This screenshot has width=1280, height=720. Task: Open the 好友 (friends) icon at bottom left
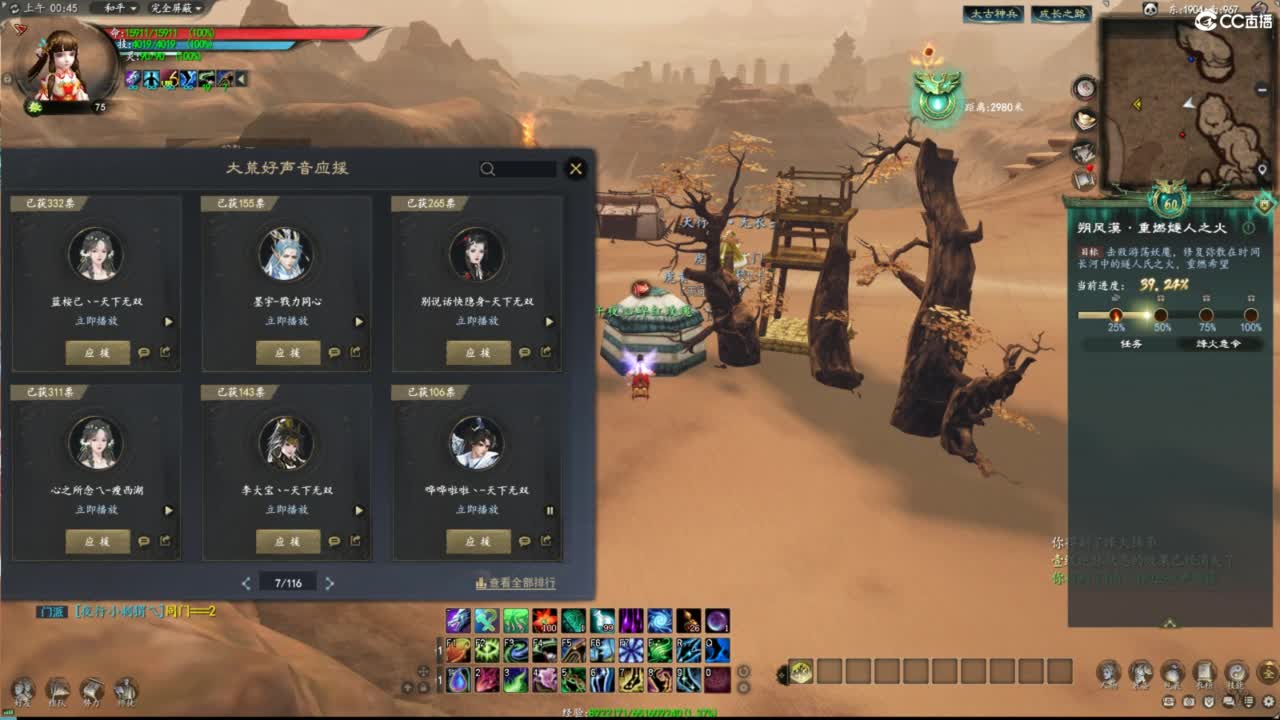tap(22, 690)
